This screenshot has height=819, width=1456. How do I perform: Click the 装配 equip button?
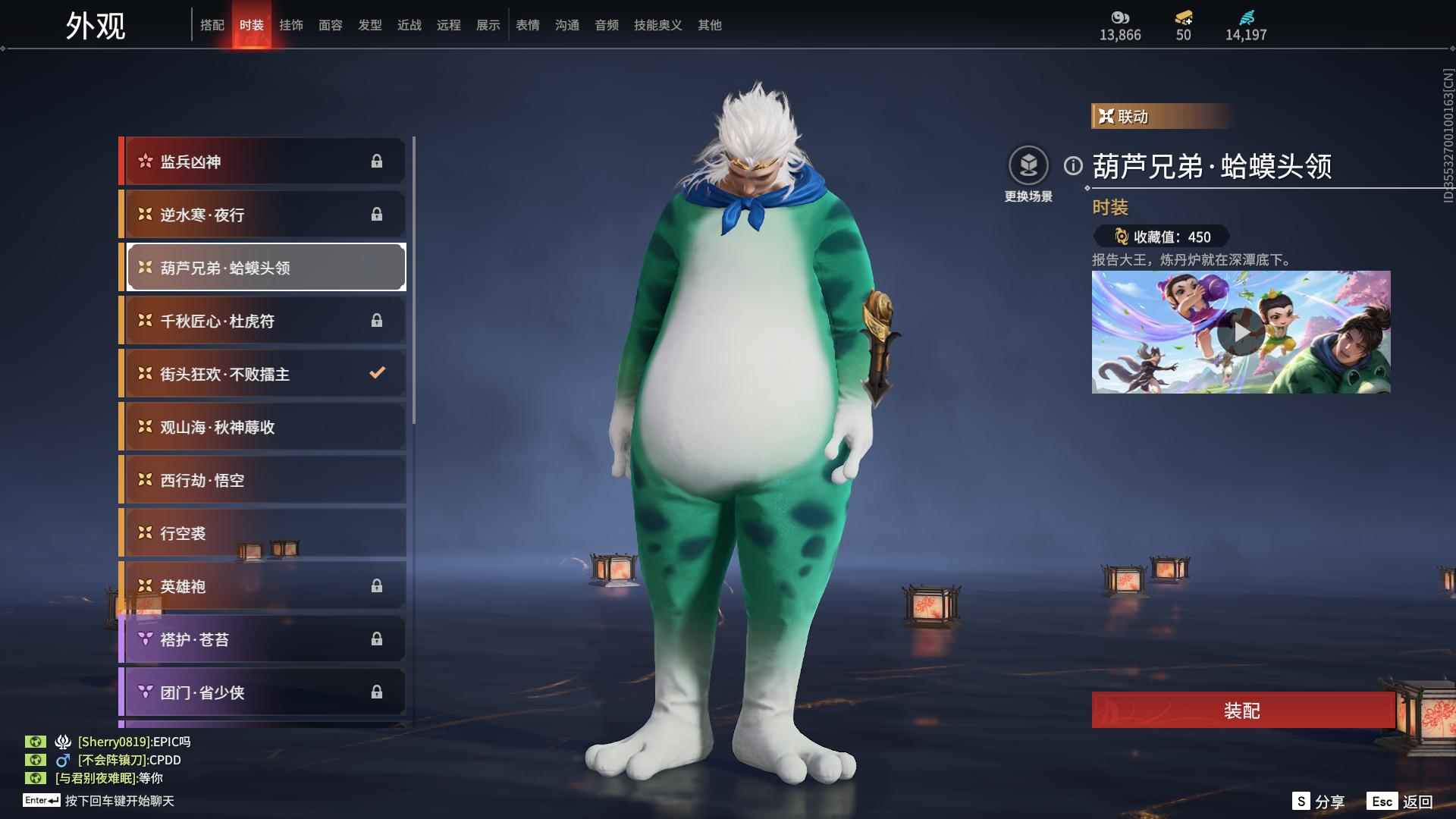pos(1242,711)
